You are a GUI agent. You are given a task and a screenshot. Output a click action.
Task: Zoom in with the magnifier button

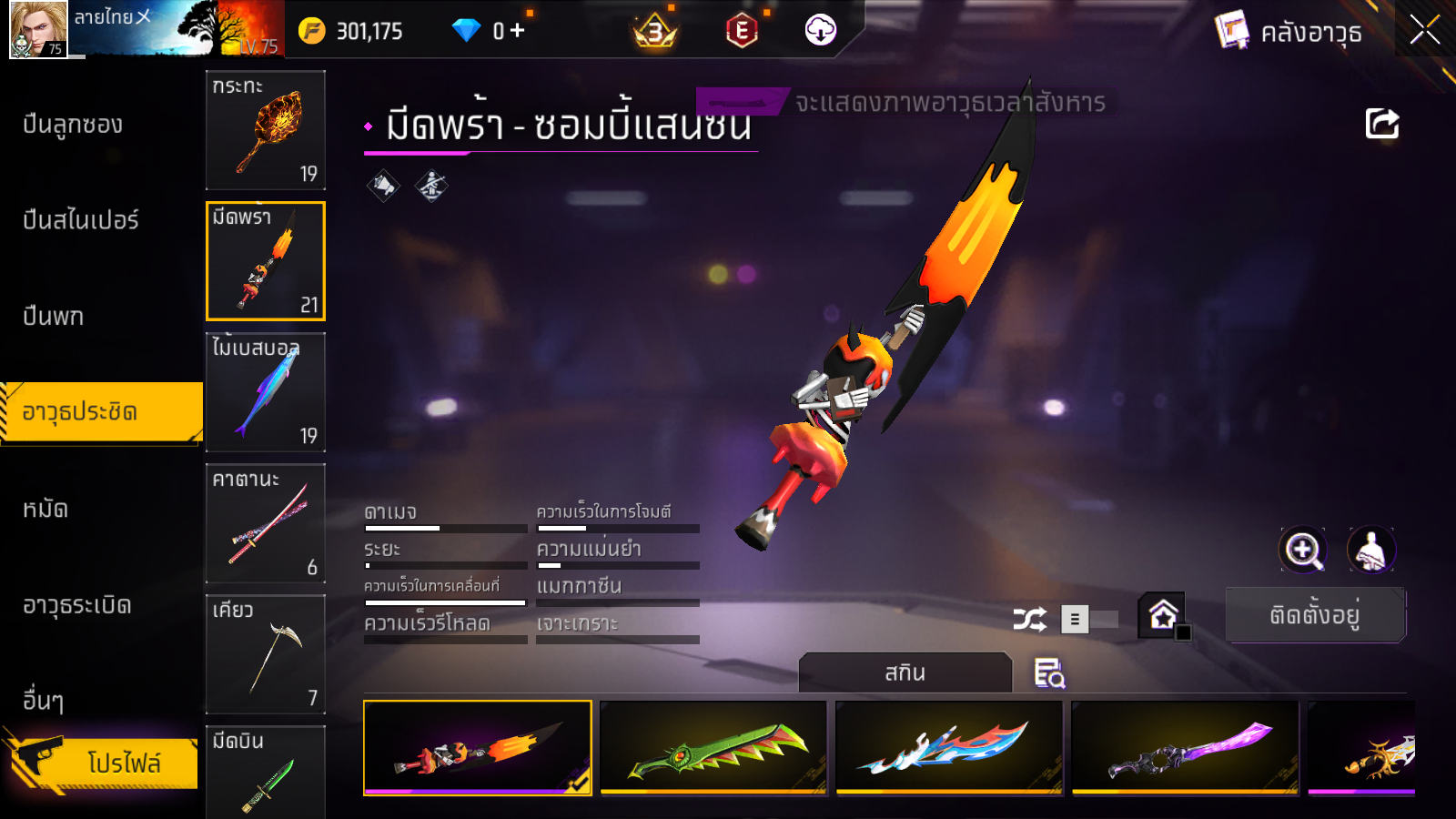tap(1302, 550)
